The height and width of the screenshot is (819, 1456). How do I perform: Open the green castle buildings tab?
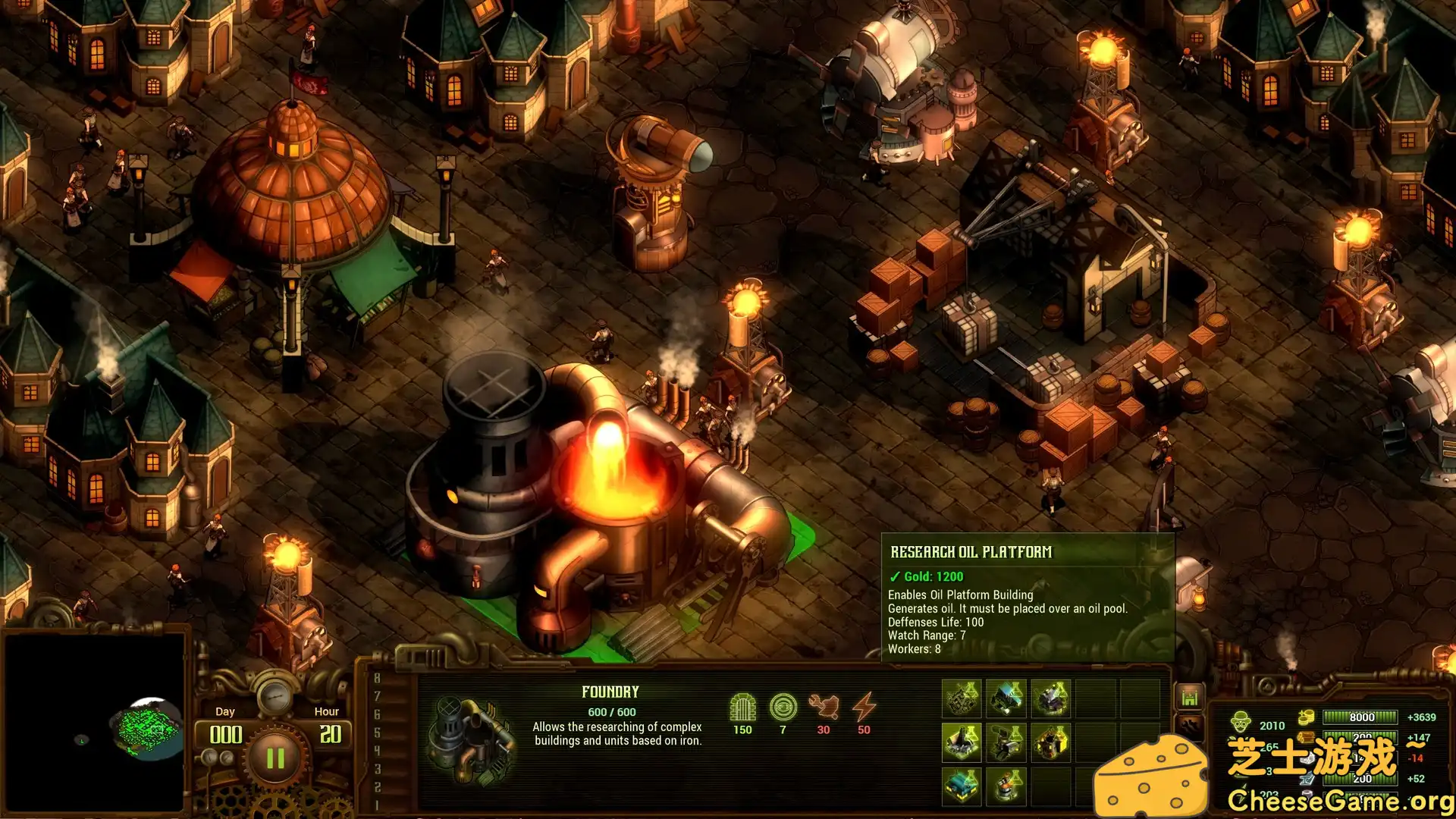click(x=1189, y=696)
